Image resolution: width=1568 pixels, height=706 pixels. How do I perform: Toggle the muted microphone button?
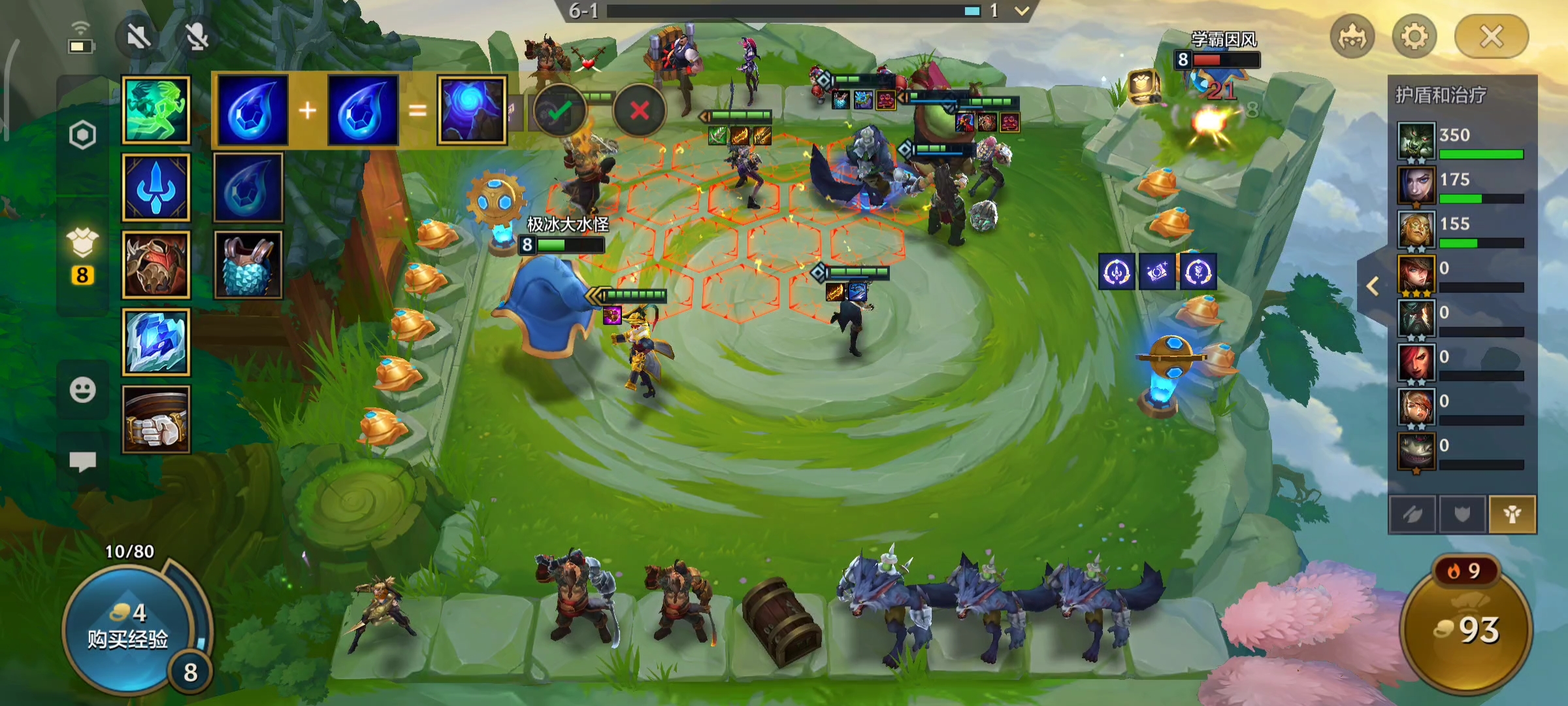tap(197, 37)
